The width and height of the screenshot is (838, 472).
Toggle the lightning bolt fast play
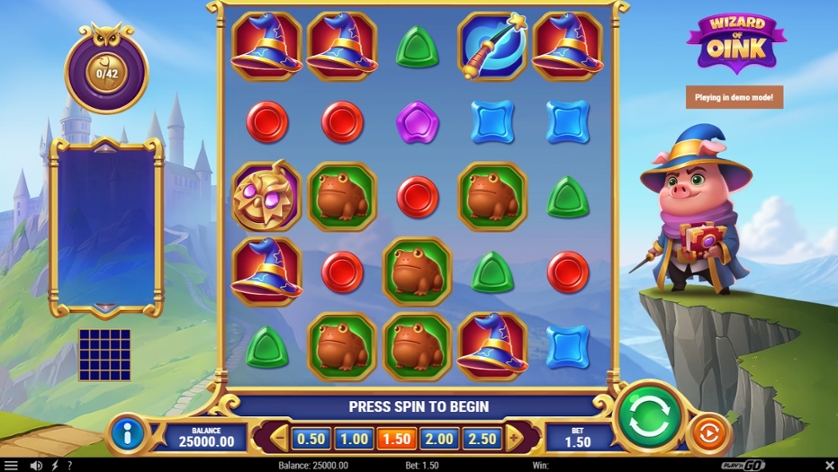(x=54, y=465)
